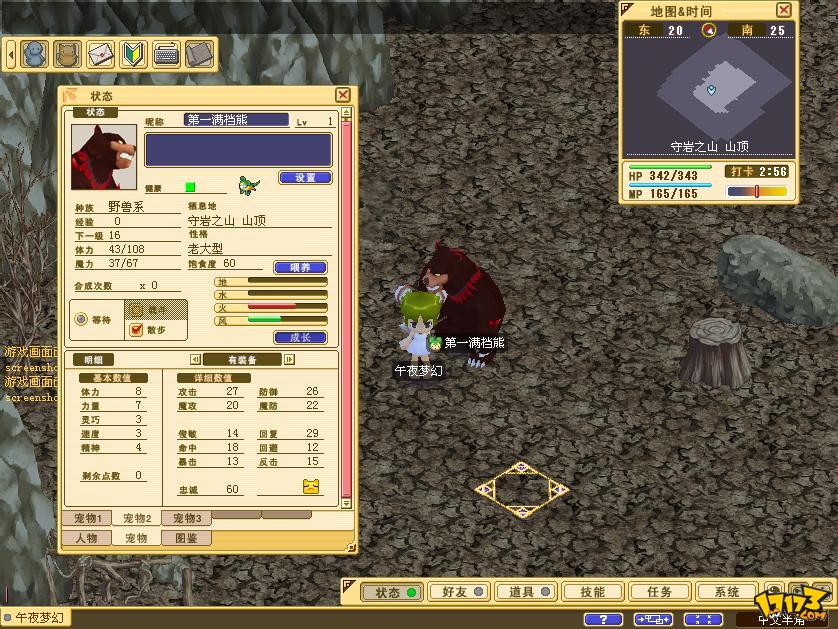Open the 图鉴 encyclopedia tab
This screenshot has height=629, width=838.
(x=187, y=538)
